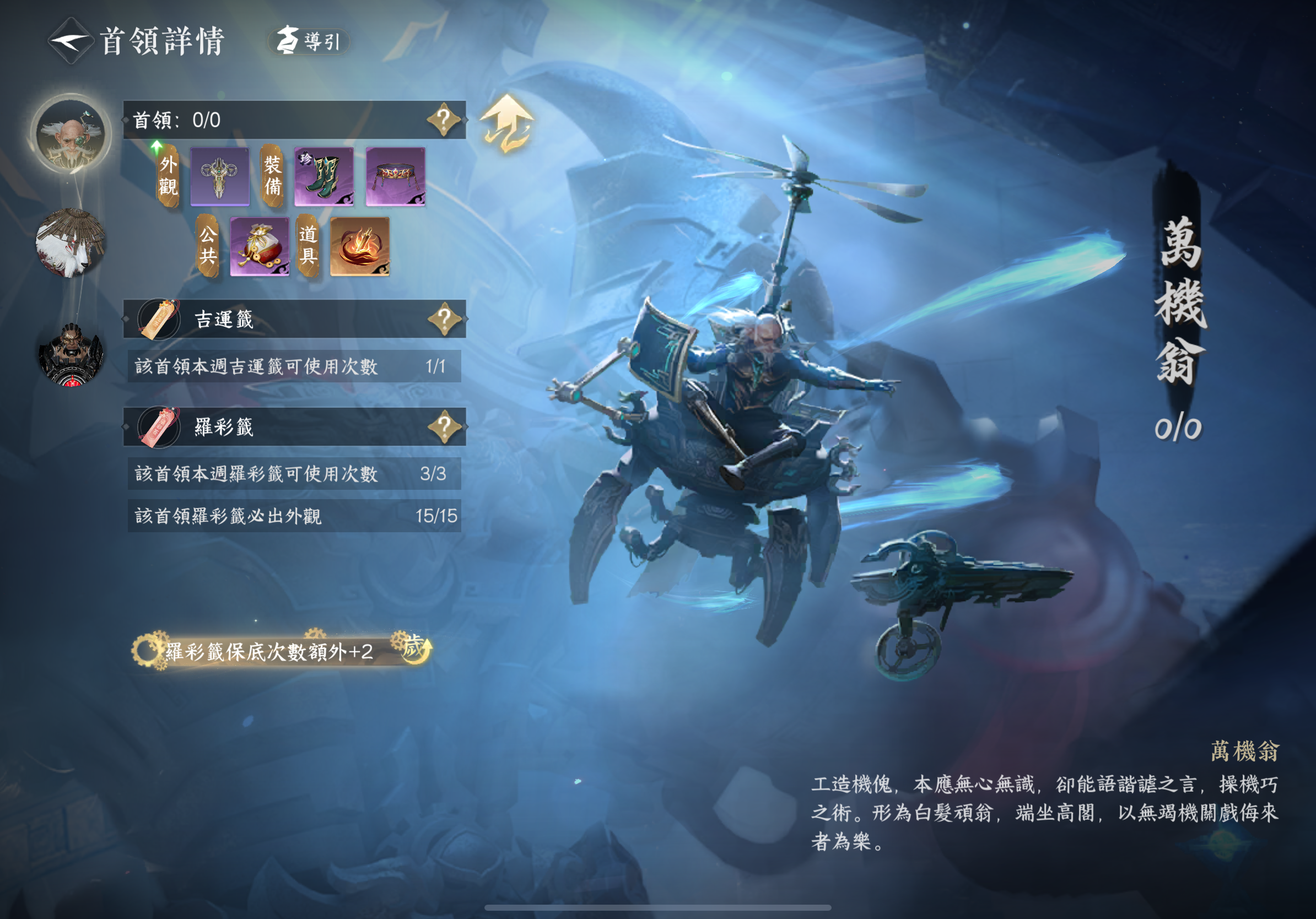Screen dimensions: 1316x919
Task: Click the 羅彩籤保底次數額外+2 banner
Action: click(281, 651)
